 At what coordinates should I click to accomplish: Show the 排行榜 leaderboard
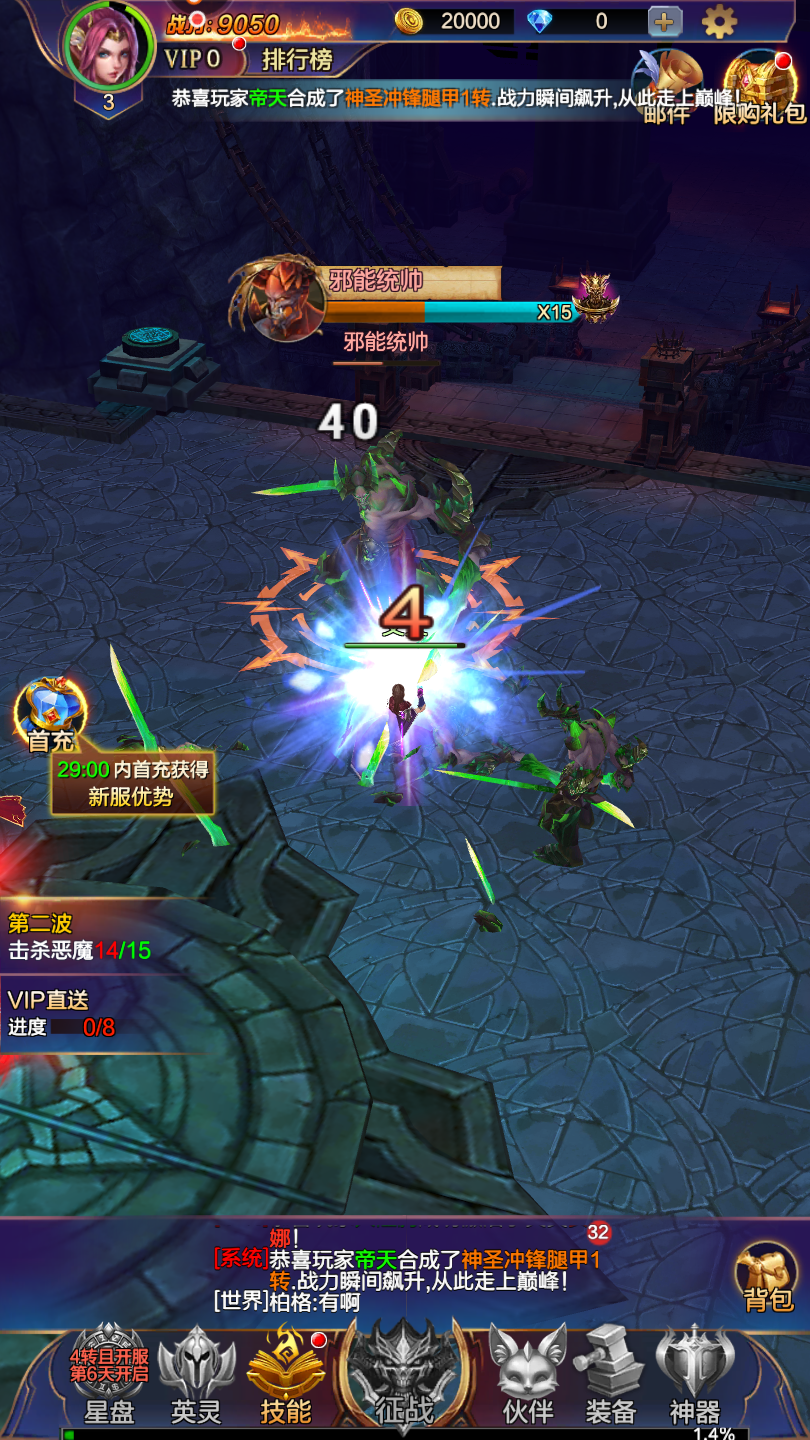[x=297, y=60]
